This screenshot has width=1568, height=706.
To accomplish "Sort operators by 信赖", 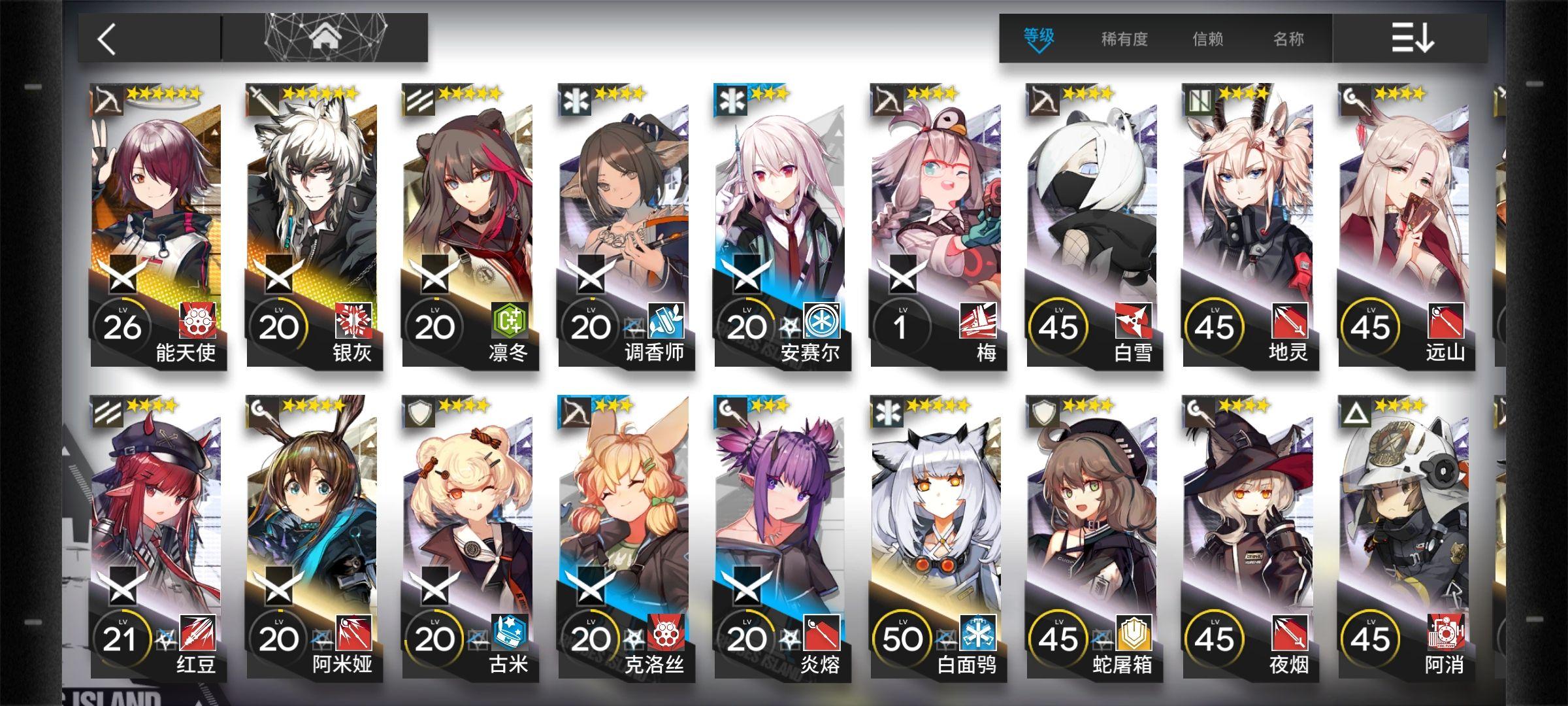I will [1207, 39].
